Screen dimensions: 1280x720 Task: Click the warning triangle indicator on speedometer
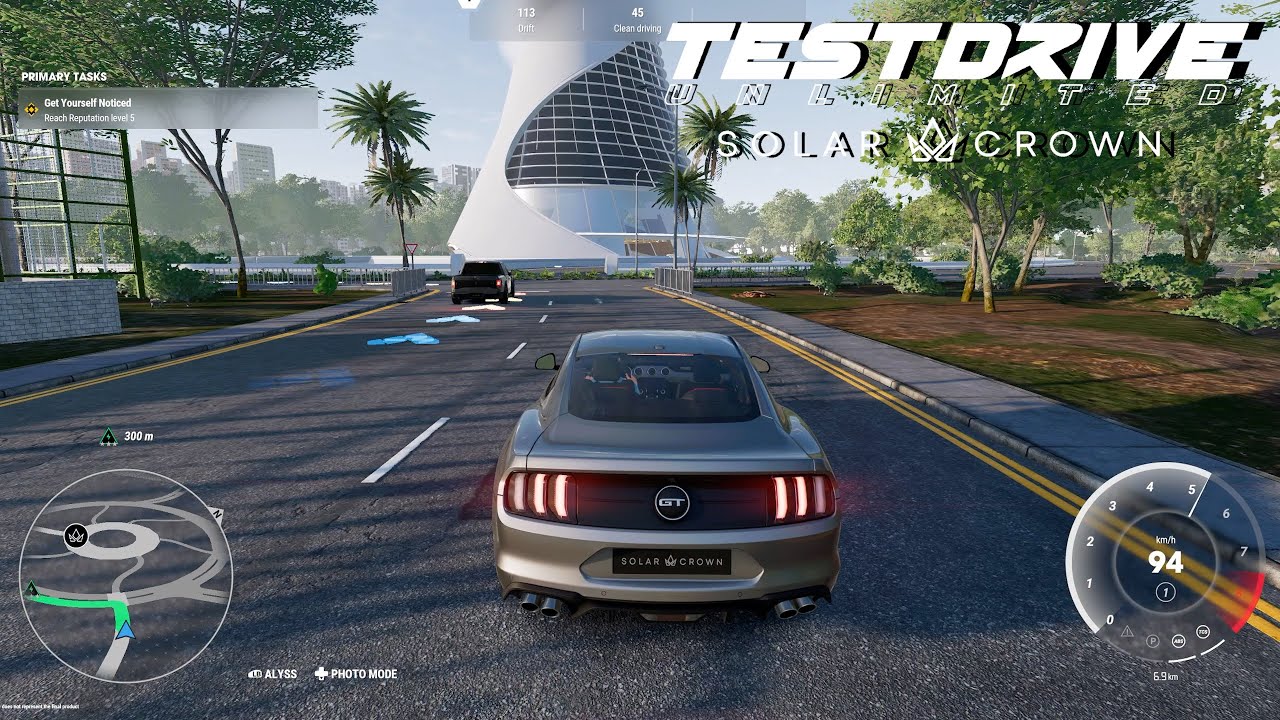[1127, 632]
